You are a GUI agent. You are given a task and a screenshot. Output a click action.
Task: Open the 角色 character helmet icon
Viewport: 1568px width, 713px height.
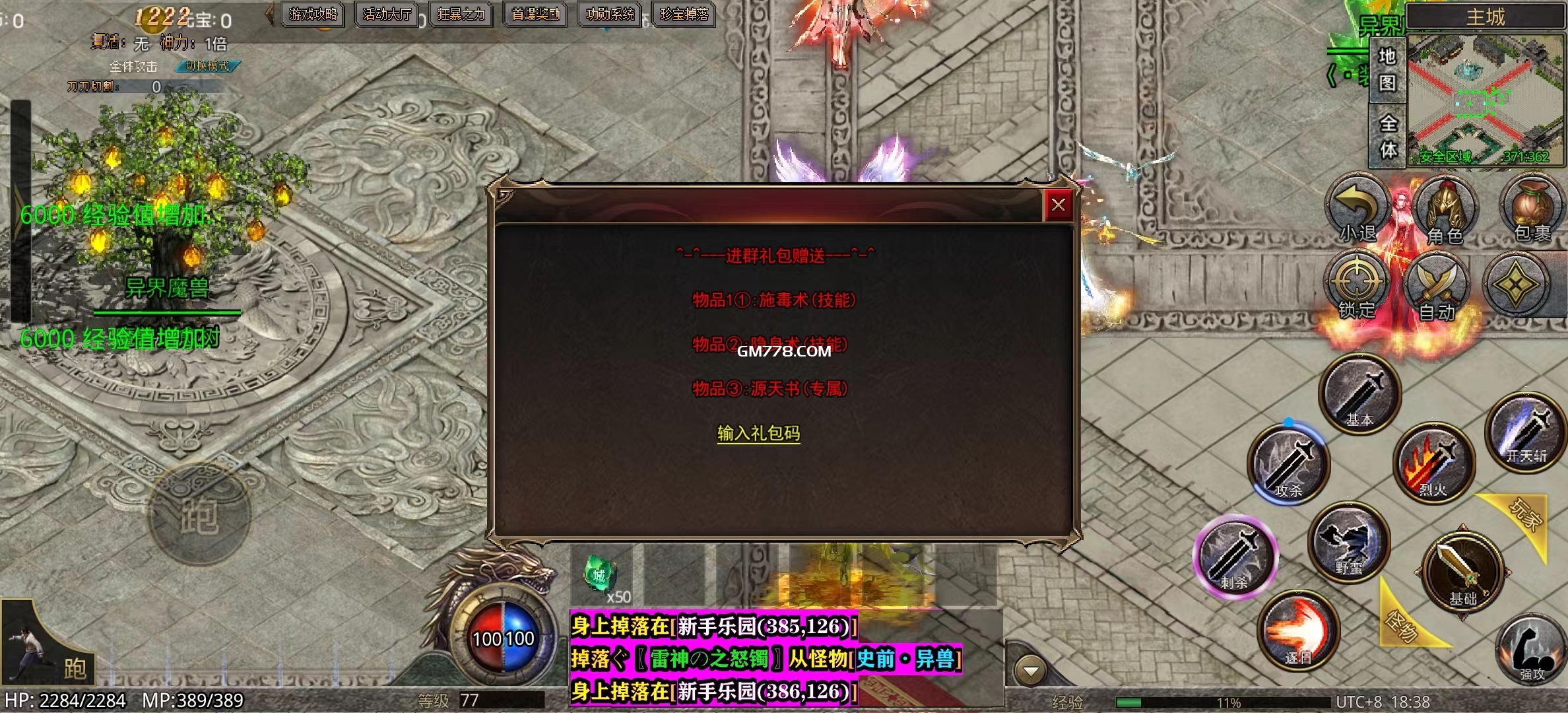pyautogui.click(x=1445, y=210)
